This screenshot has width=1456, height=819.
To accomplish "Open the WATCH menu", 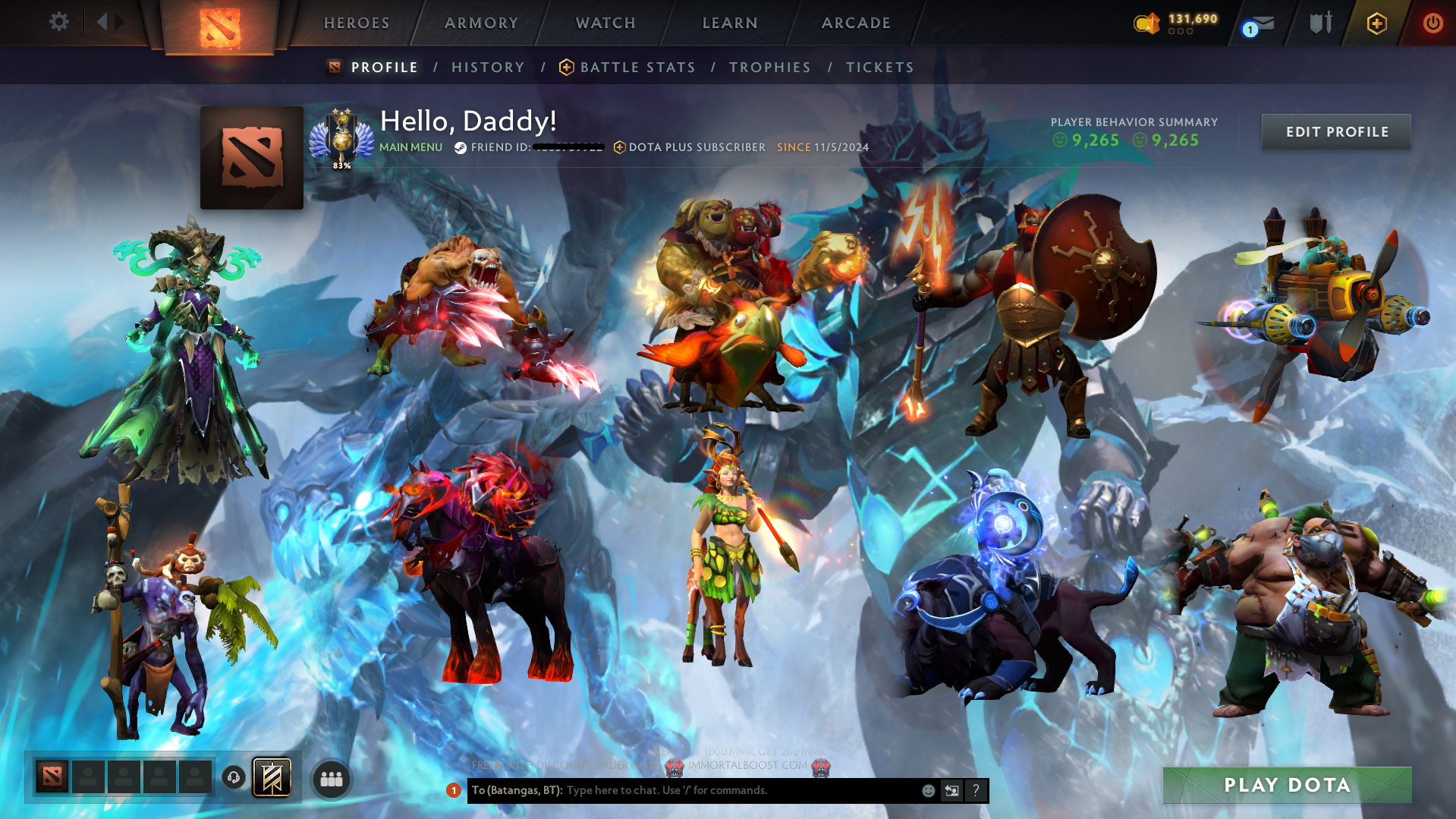I will [x=605, y=23].
